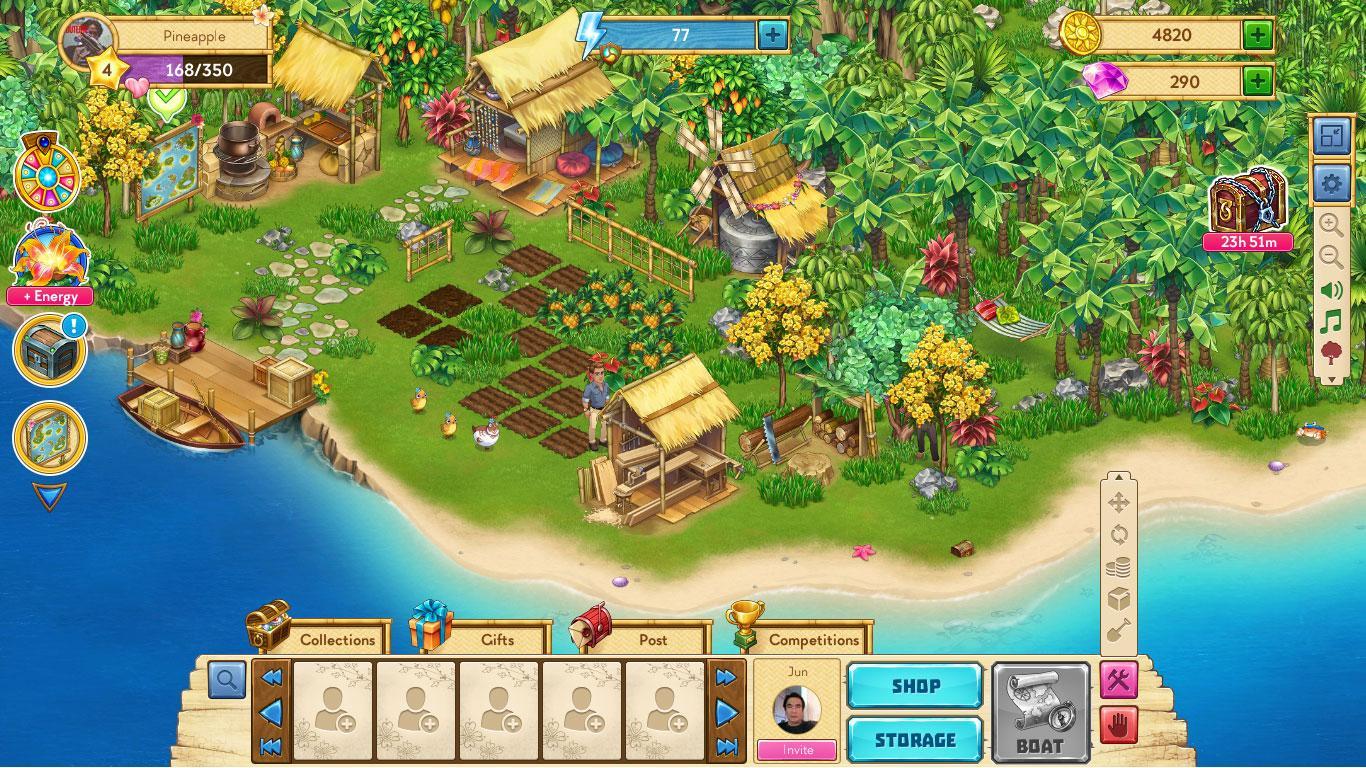
Task: Toggle tree visibility with the red tree icon
Action: (1331, 352)
